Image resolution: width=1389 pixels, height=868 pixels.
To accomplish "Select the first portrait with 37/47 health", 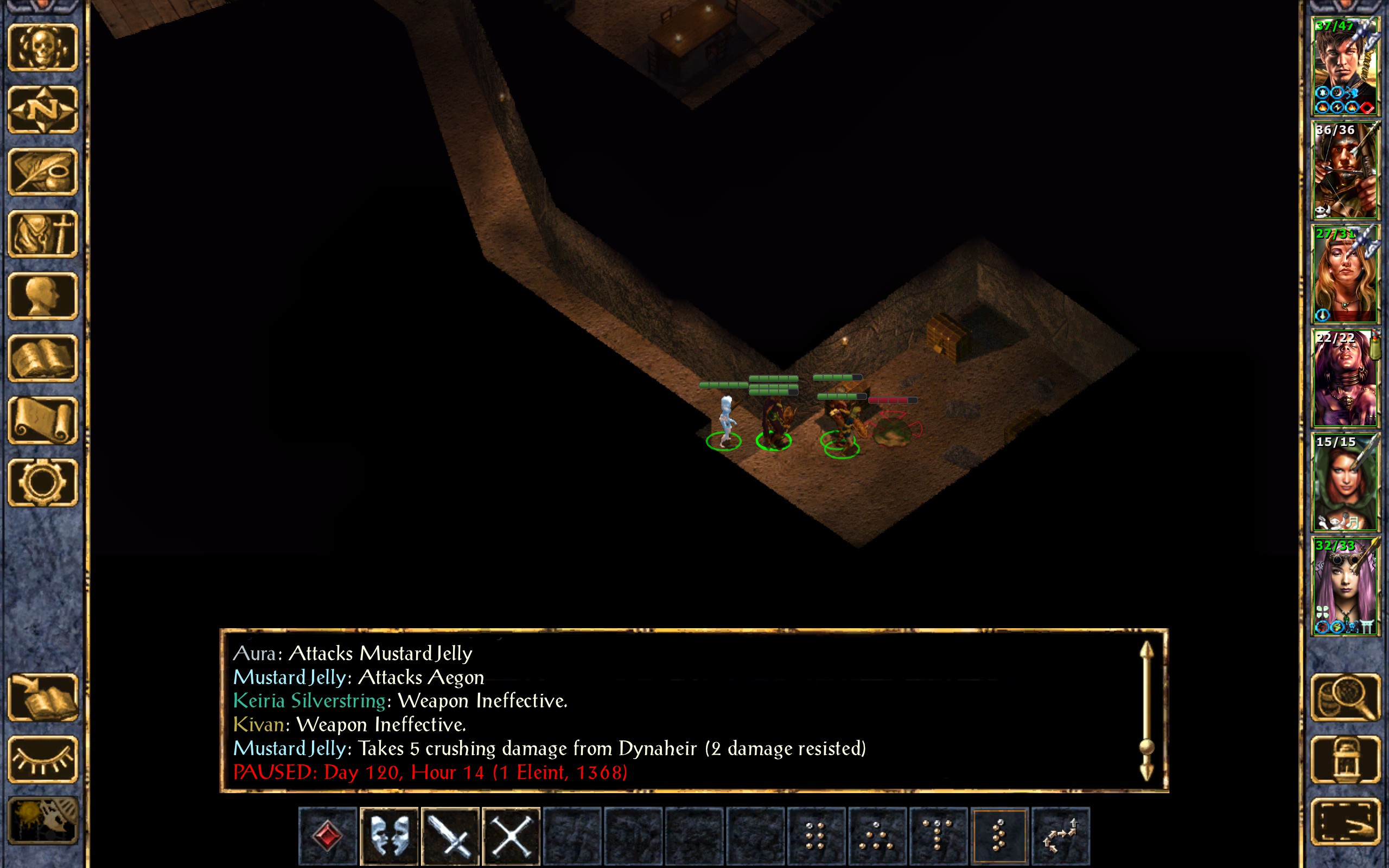I will [1345, 66].
